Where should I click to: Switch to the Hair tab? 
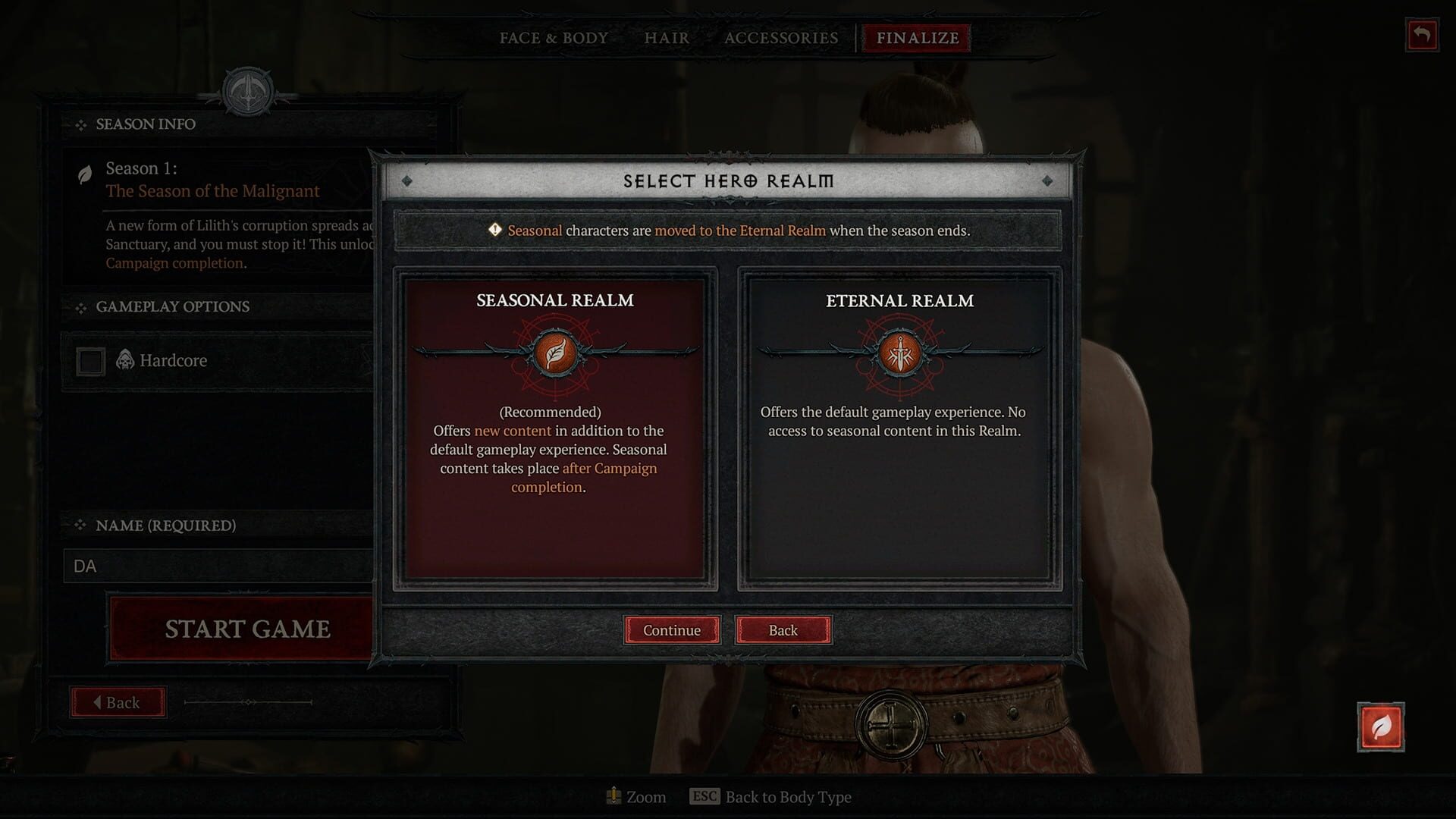665,38
